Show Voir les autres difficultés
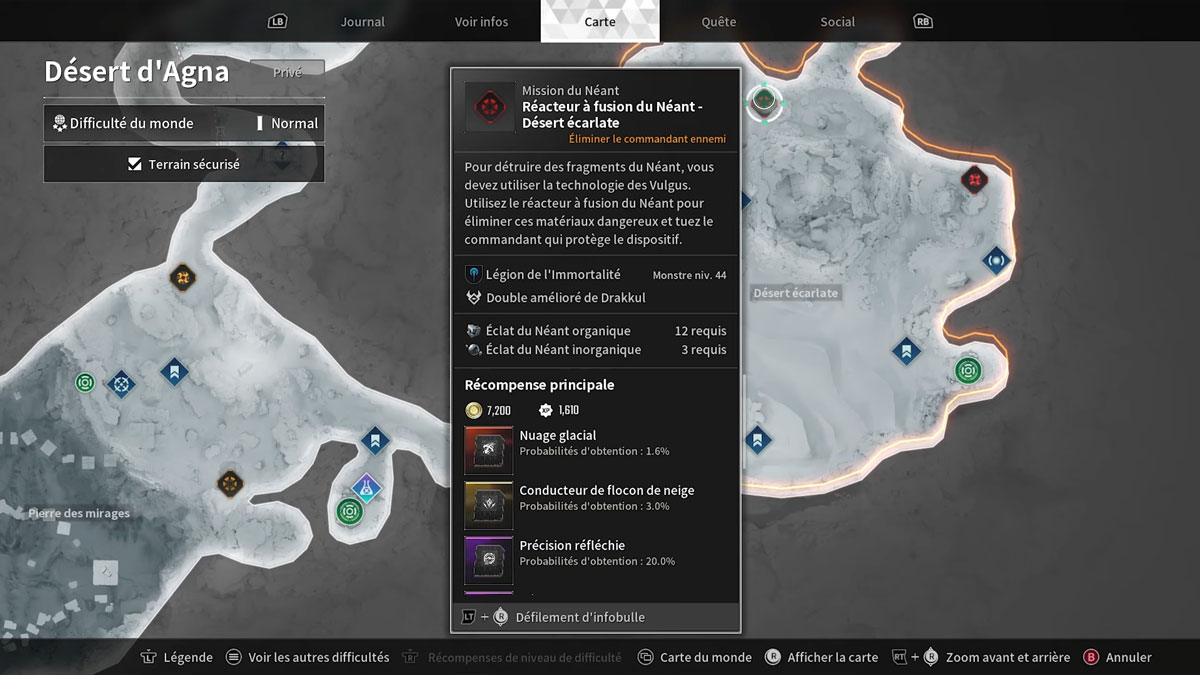The width and height of the screenshot is (1200, 675). [307, 657]
